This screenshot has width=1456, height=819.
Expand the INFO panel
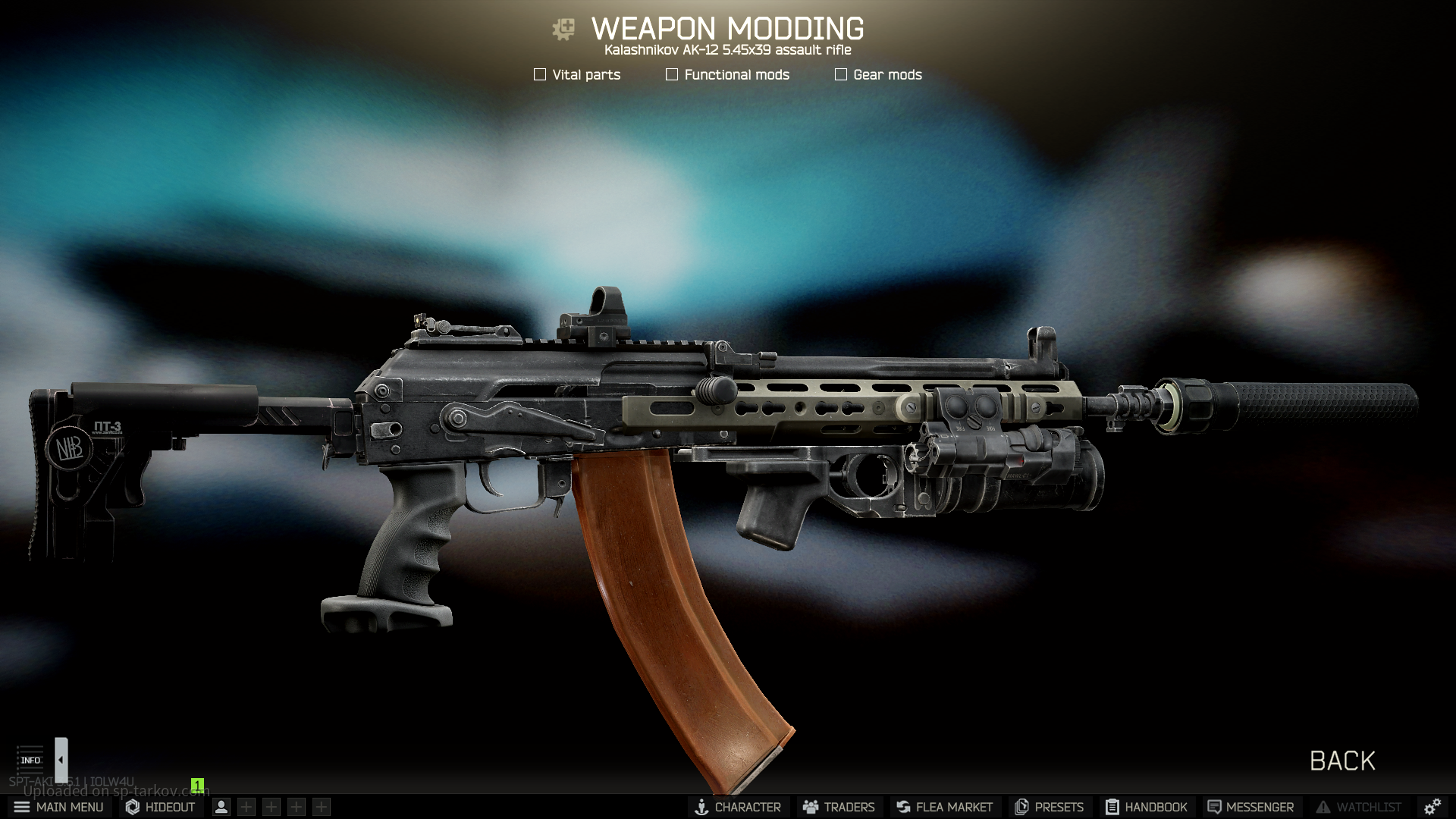[x=30, y=759]
